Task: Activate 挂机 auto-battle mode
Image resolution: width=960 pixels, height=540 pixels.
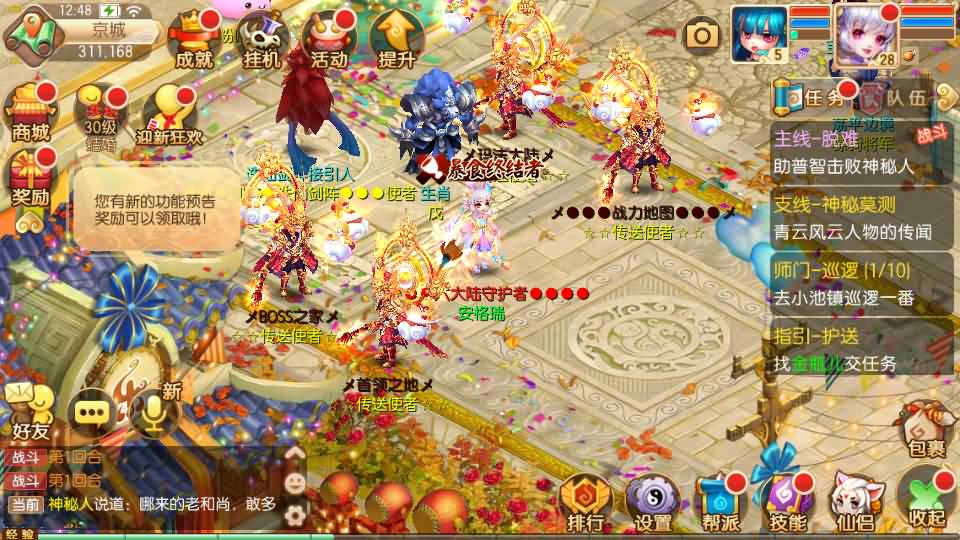Action: tap(262, 42)
